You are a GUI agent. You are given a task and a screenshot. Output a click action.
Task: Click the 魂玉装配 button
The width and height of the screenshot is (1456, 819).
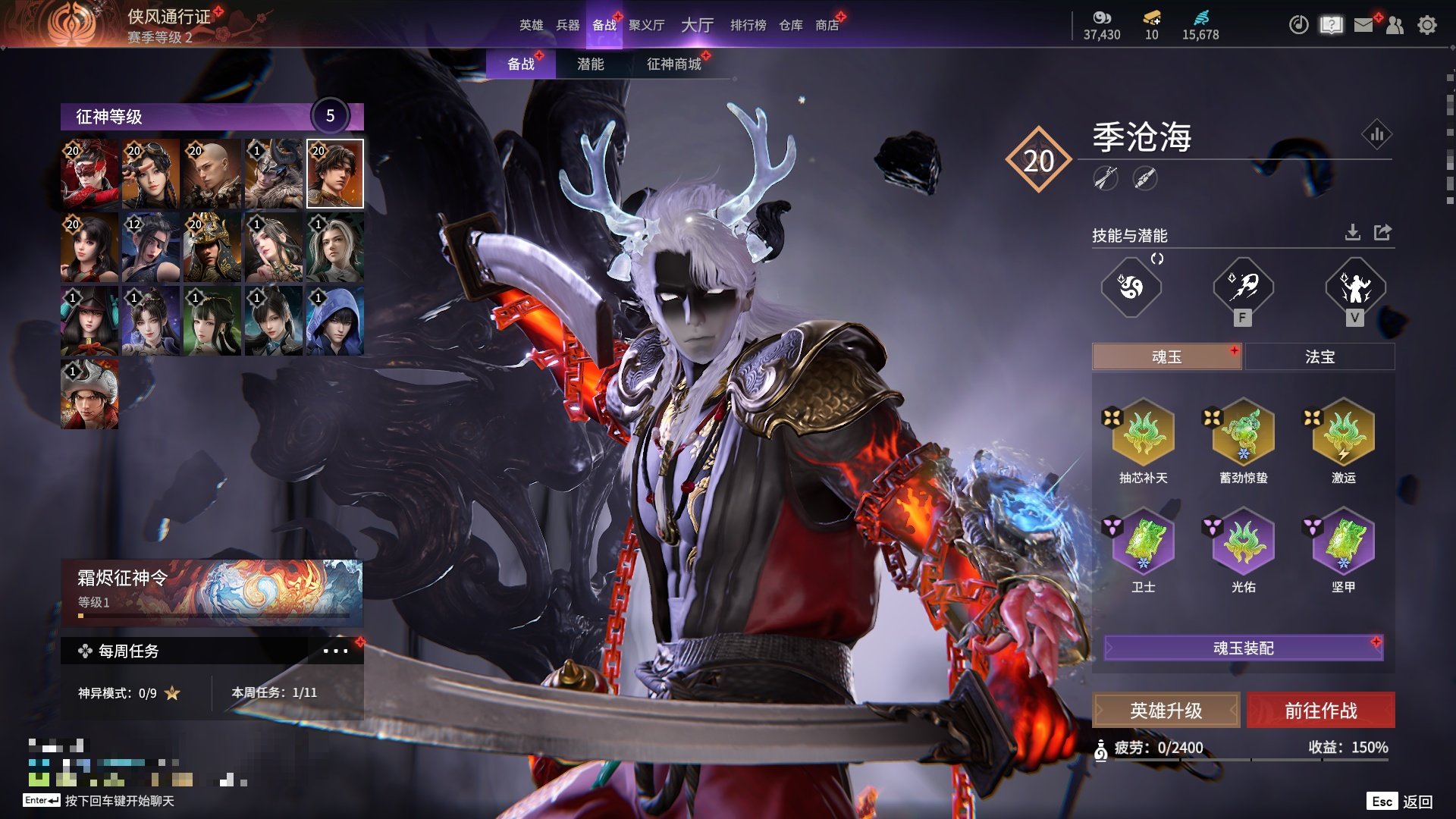1243,648
